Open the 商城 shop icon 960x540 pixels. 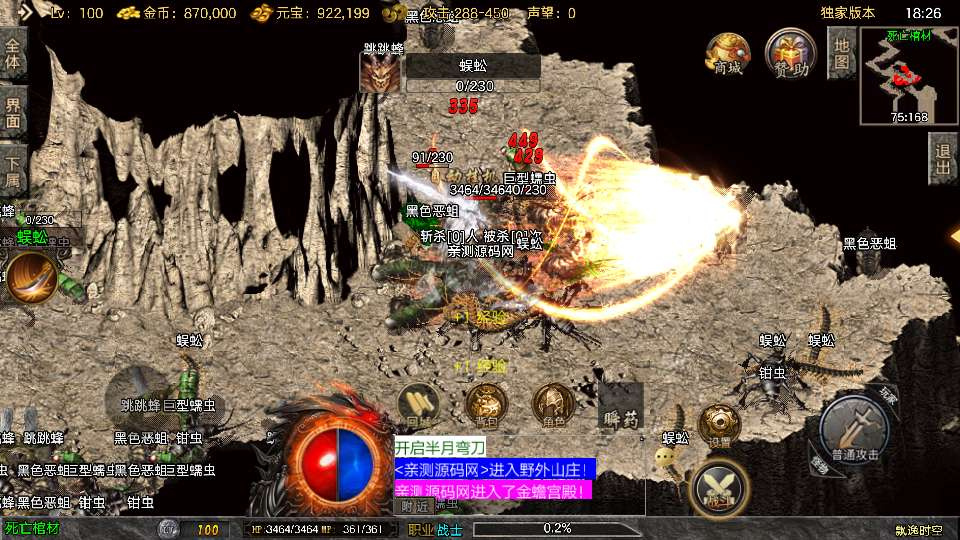click(727, 53)
